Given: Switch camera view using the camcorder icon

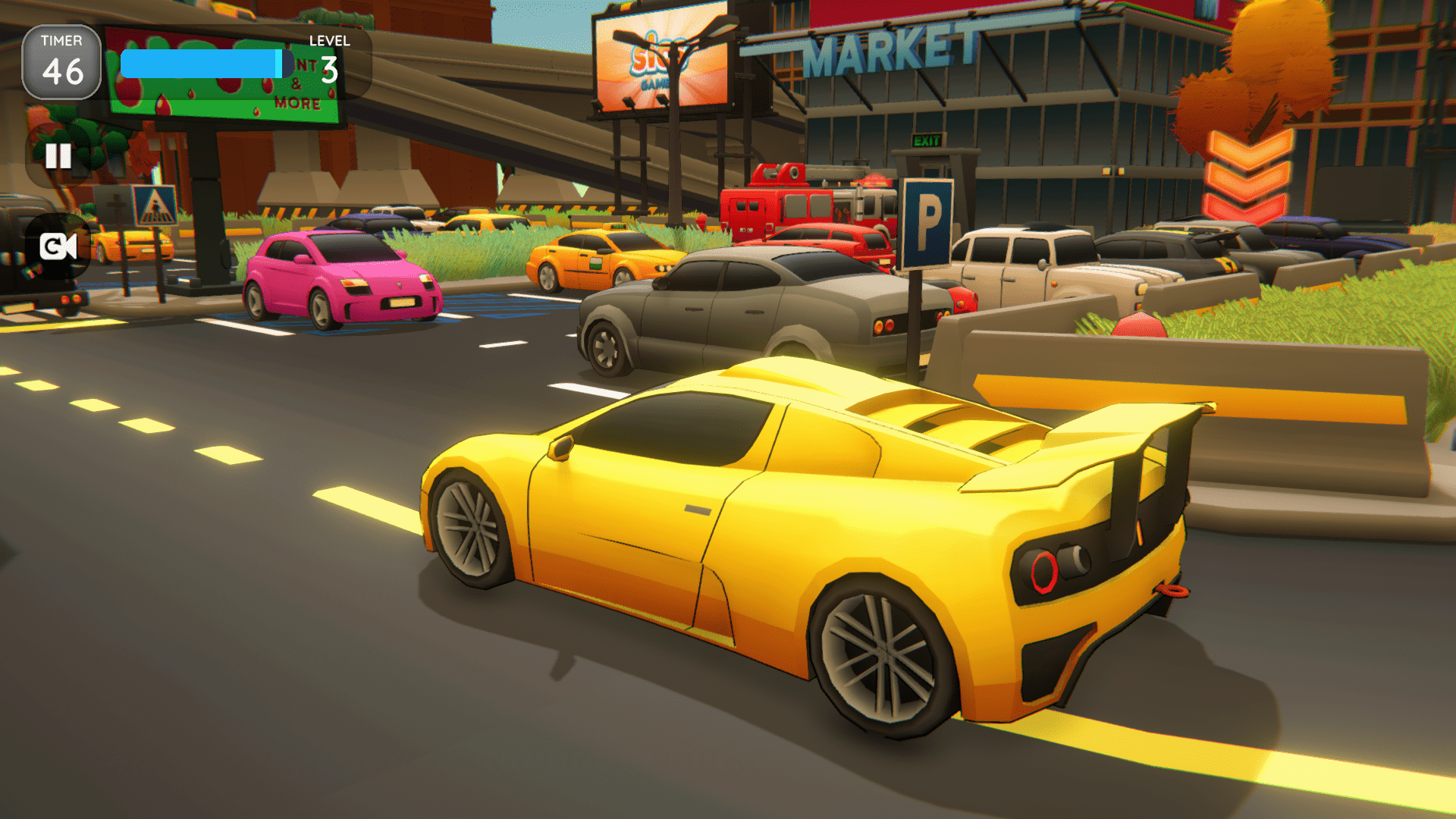Looking at the screenshot, I should [x=58, y=245].
